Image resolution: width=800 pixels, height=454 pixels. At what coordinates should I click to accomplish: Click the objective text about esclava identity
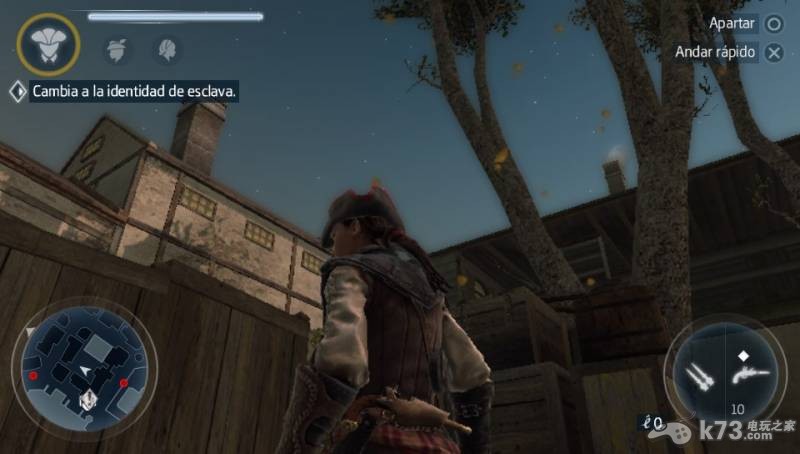135,91
